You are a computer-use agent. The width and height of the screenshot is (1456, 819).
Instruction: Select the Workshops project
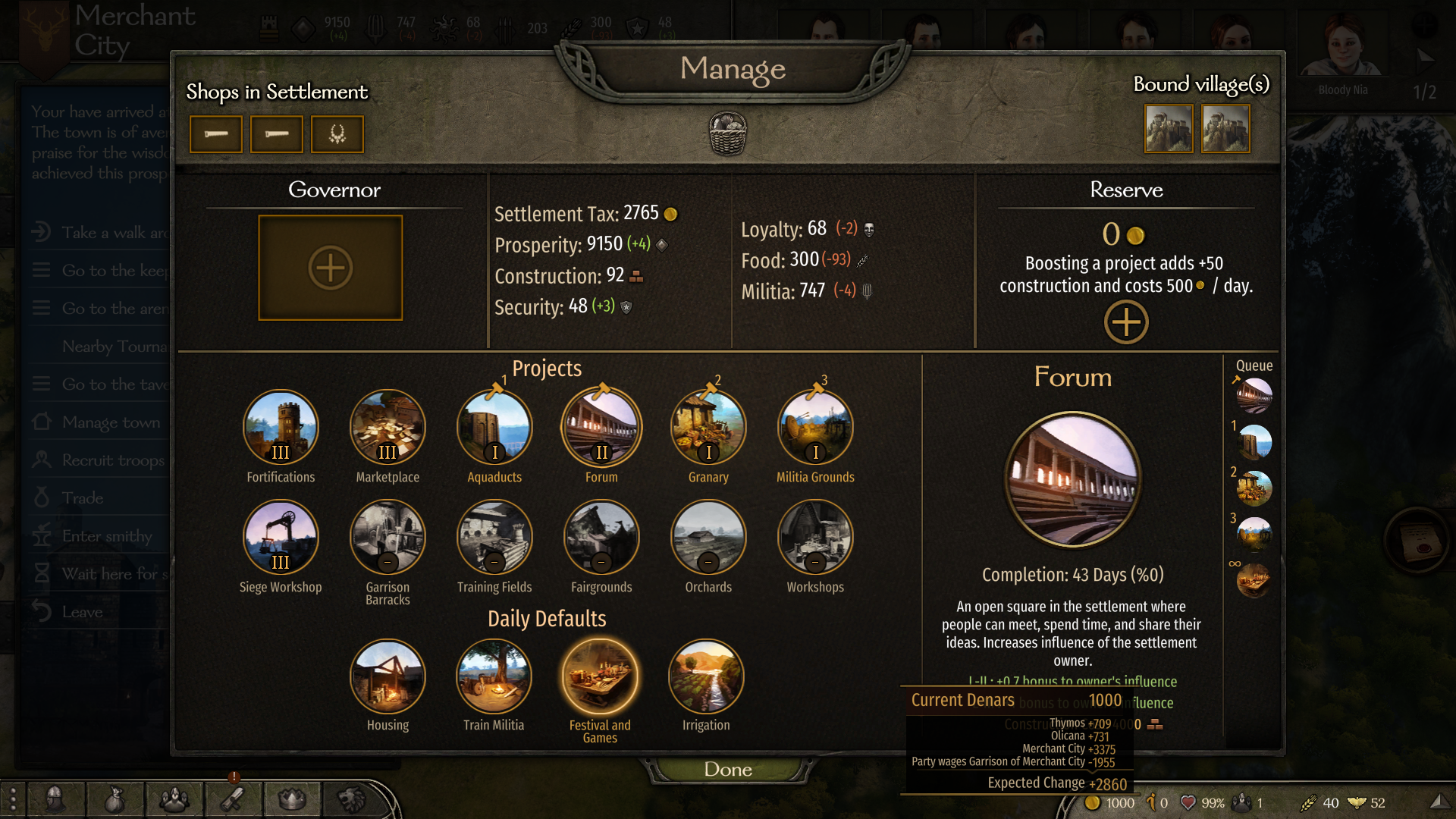click(815, 538)
